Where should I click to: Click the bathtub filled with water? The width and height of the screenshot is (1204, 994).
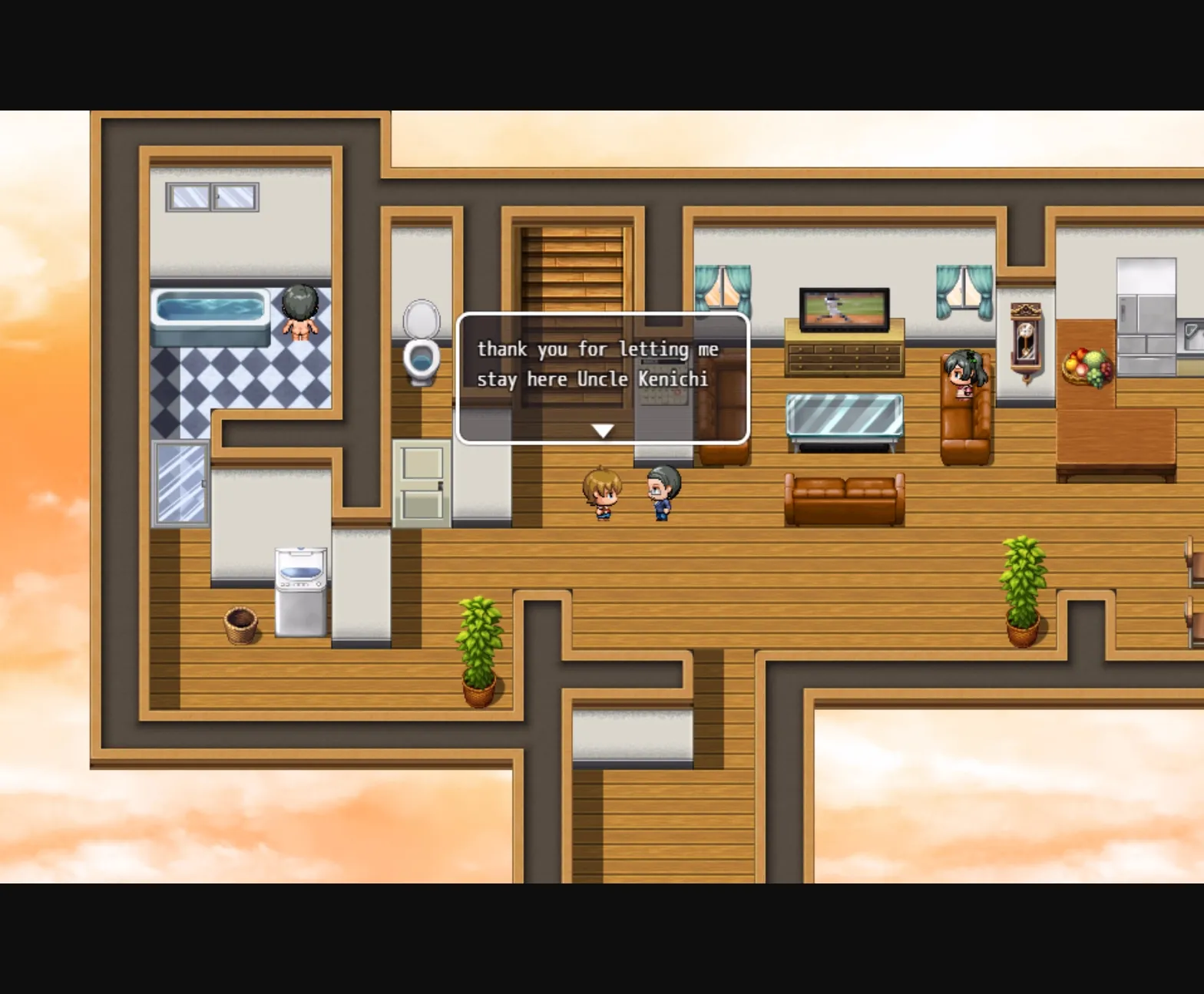pyautogui.click(x=209, y=309)
